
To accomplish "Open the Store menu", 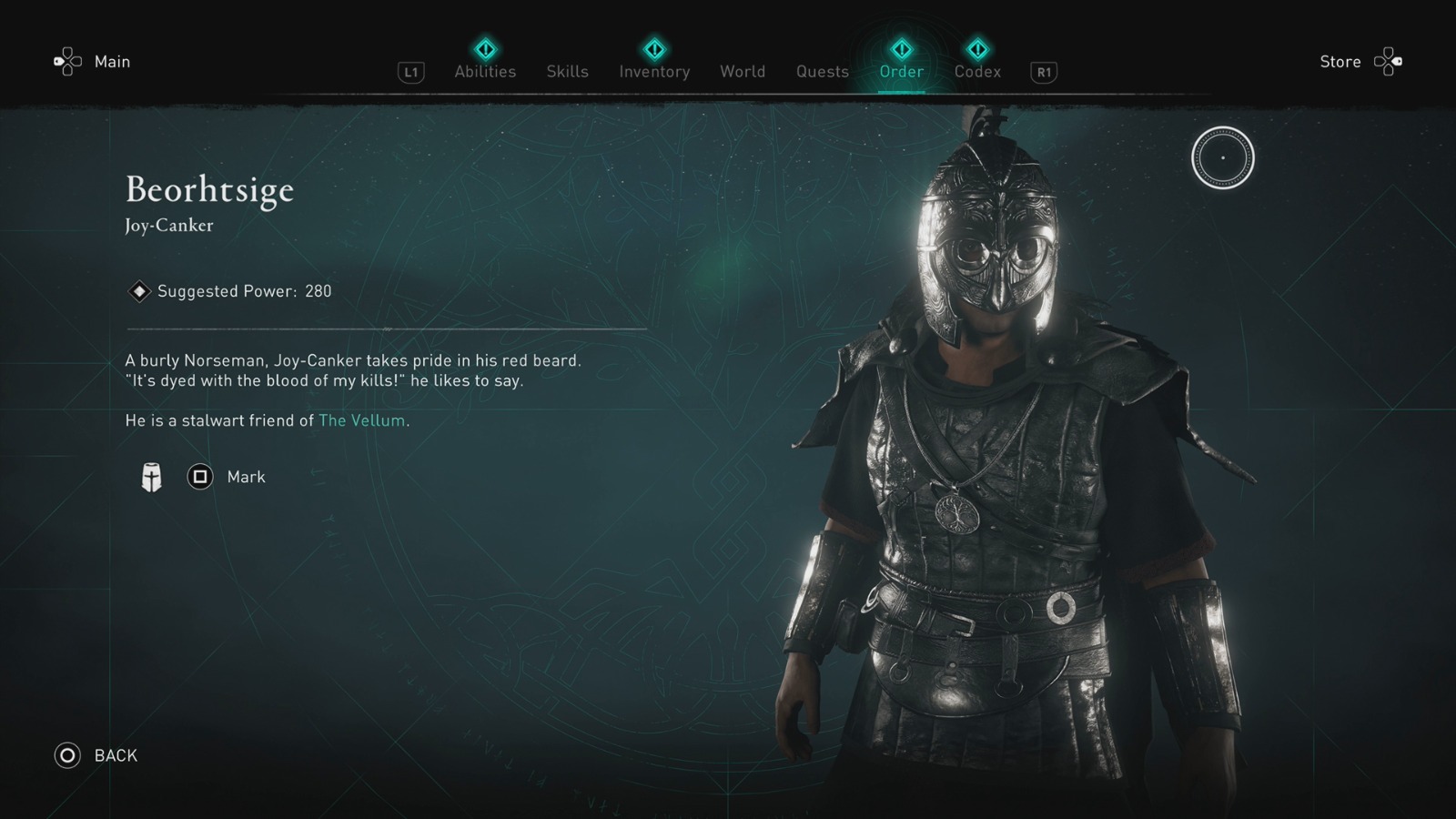I will [x=1340, y=62].
